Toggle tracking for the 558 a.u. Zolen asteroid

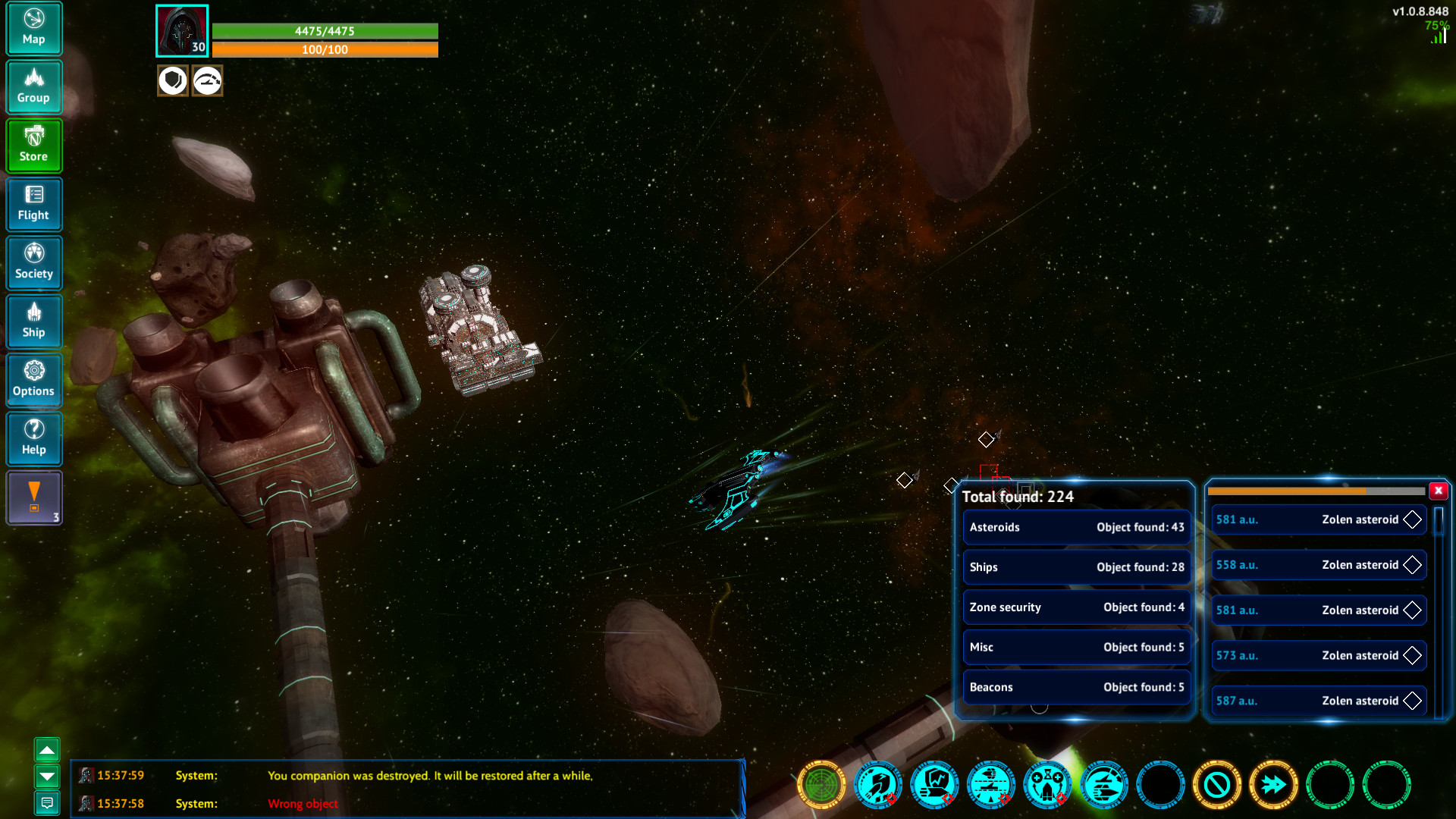point(1412,565)
